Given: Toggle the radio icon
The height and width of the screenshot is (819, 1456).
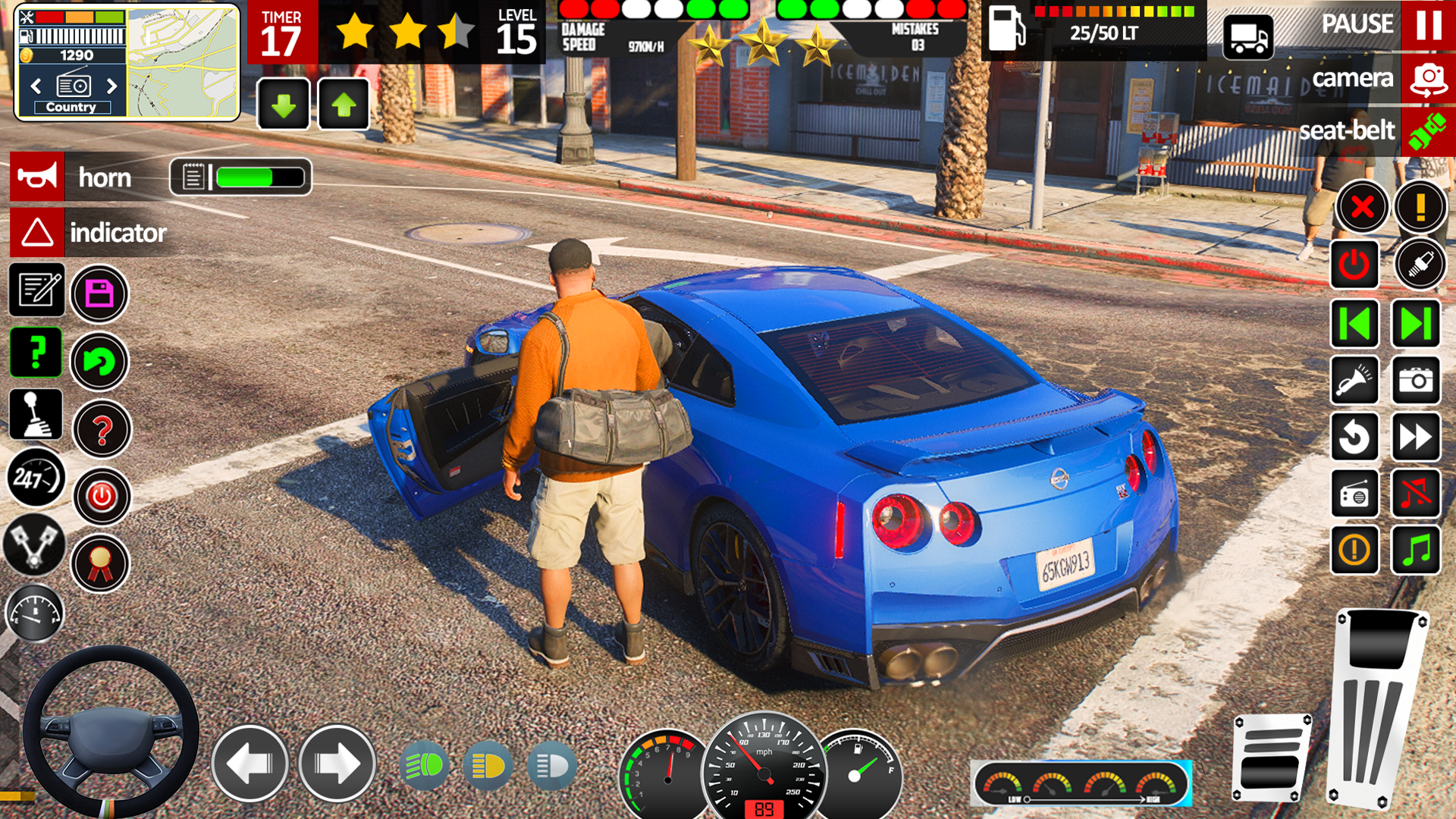Looking at the screenshot, I should coord(1354,494).
